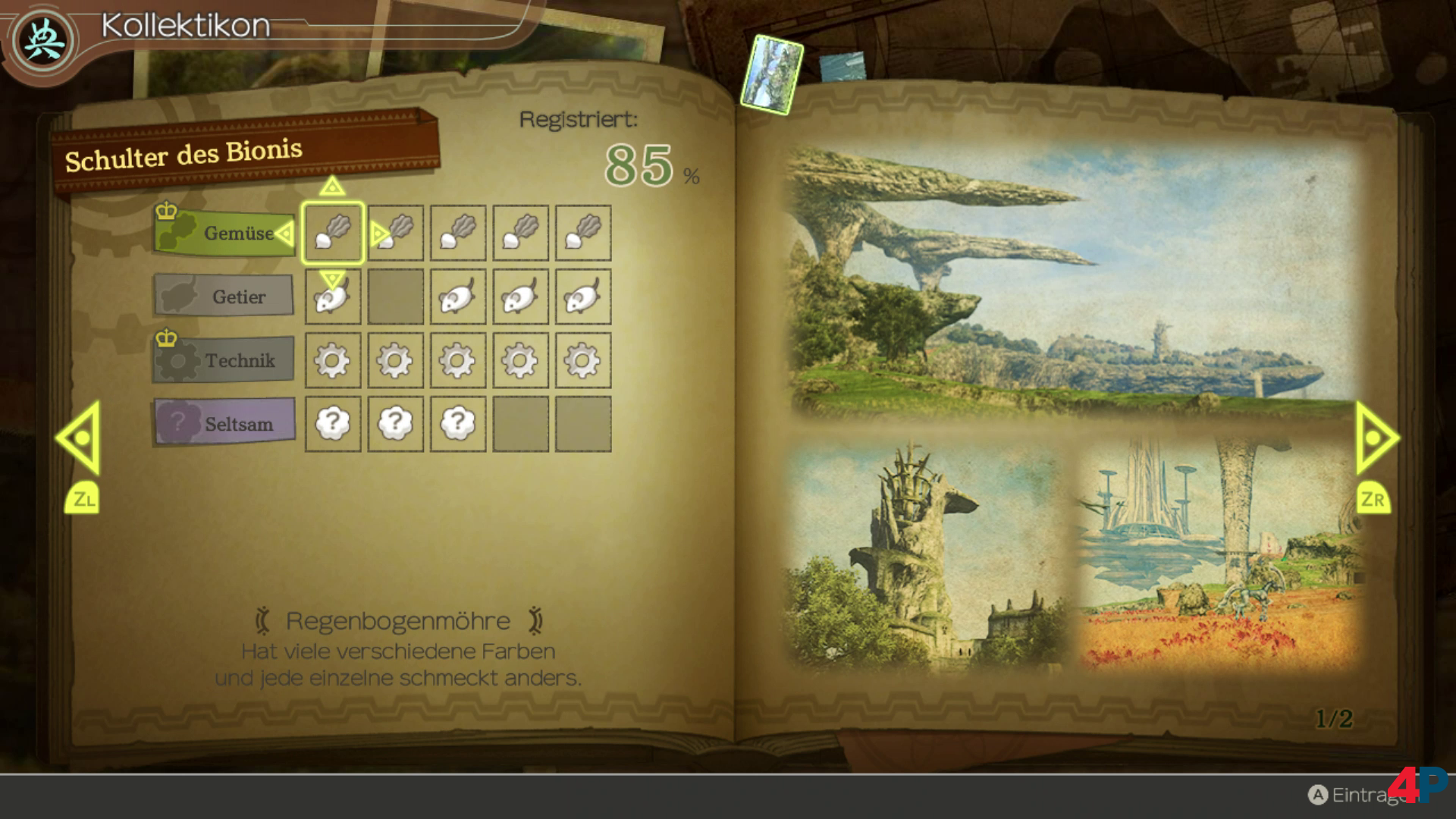This screenshot has width=1456, height=819.
Task: Toggle the Getier category banner
Action: click(224, 297)
